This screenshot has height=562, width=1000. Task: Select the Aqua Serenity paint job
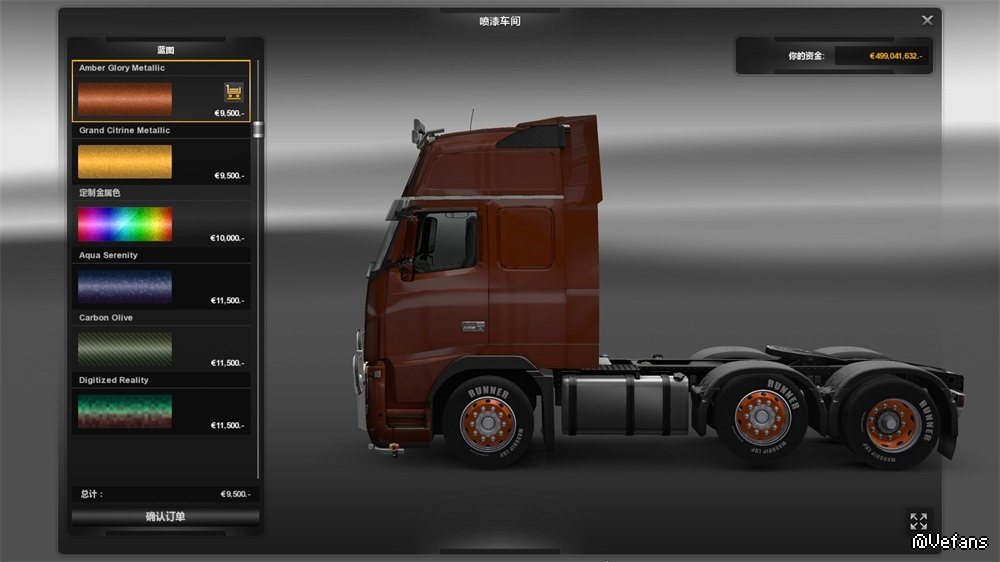point(125,286)
